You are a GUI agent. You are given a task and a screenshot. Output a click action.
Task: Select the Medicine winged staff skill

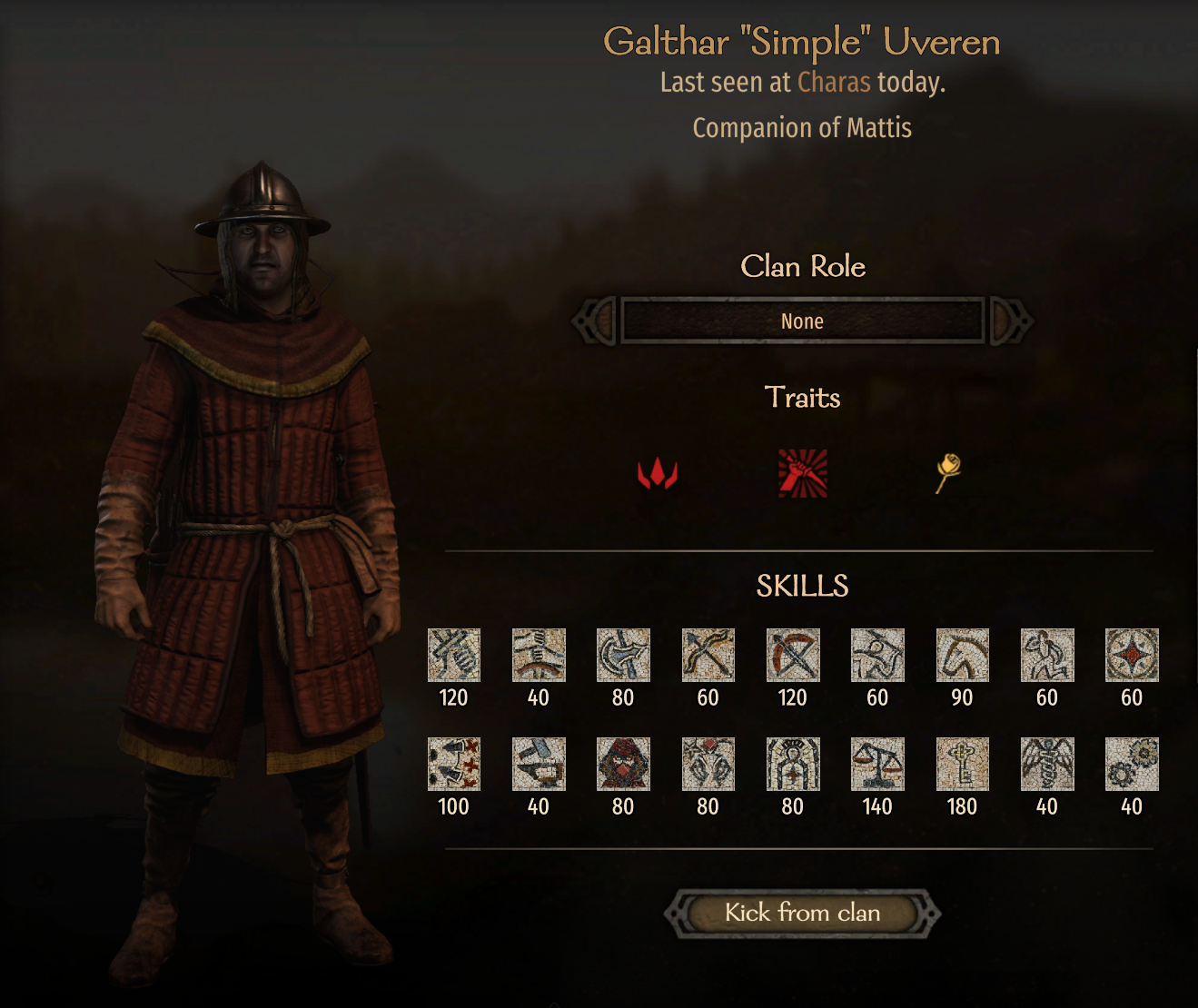click(1047, 764)
